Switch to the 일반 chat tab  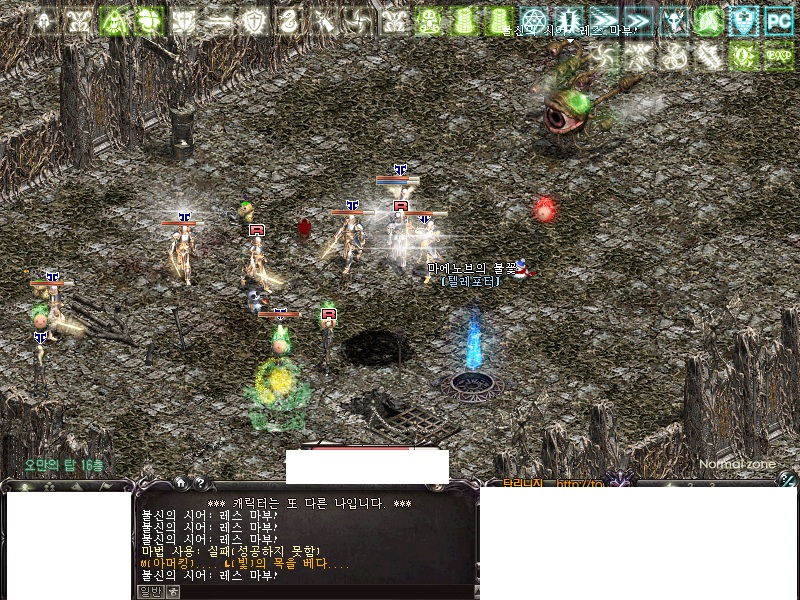[x=149, y=592]
